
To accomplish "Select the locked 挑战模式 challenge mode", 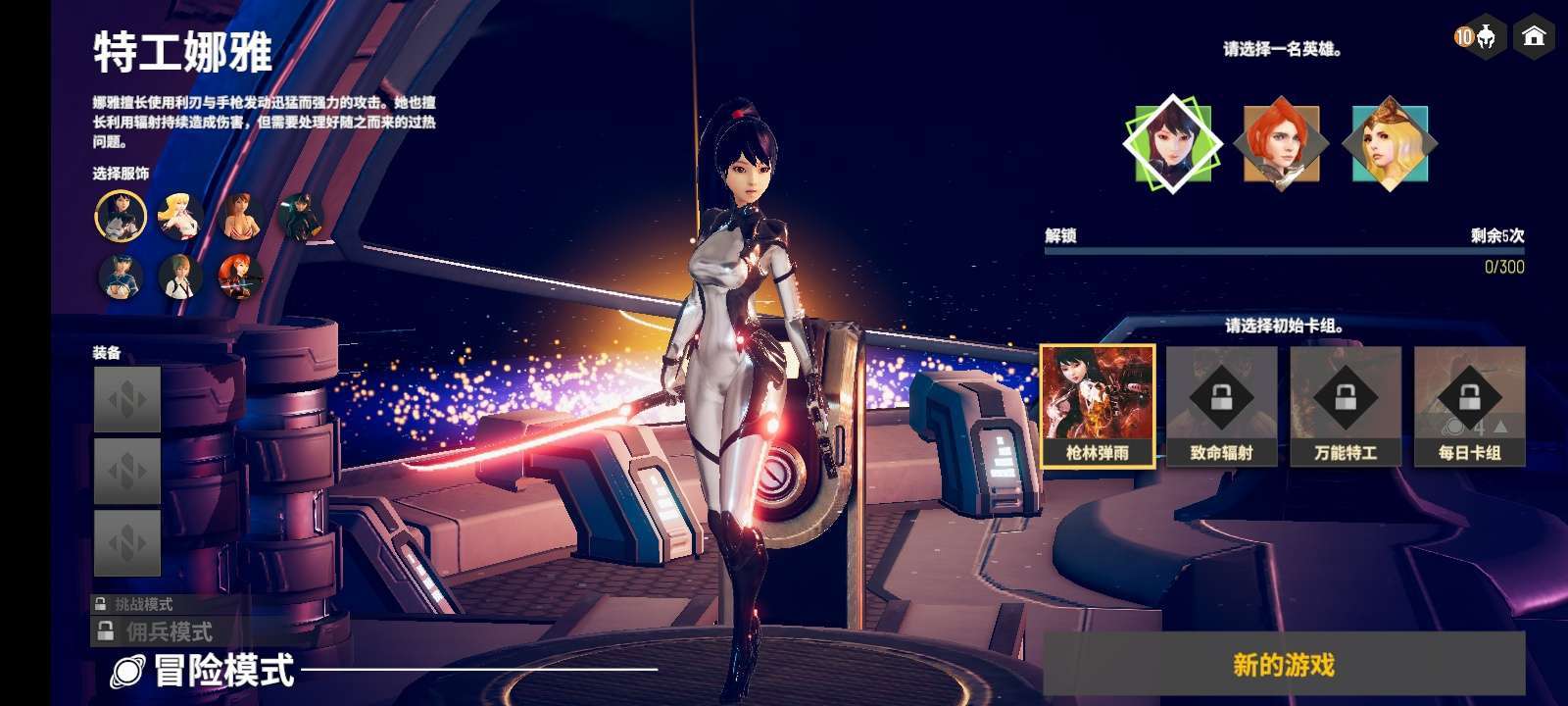I will (142, 604).
